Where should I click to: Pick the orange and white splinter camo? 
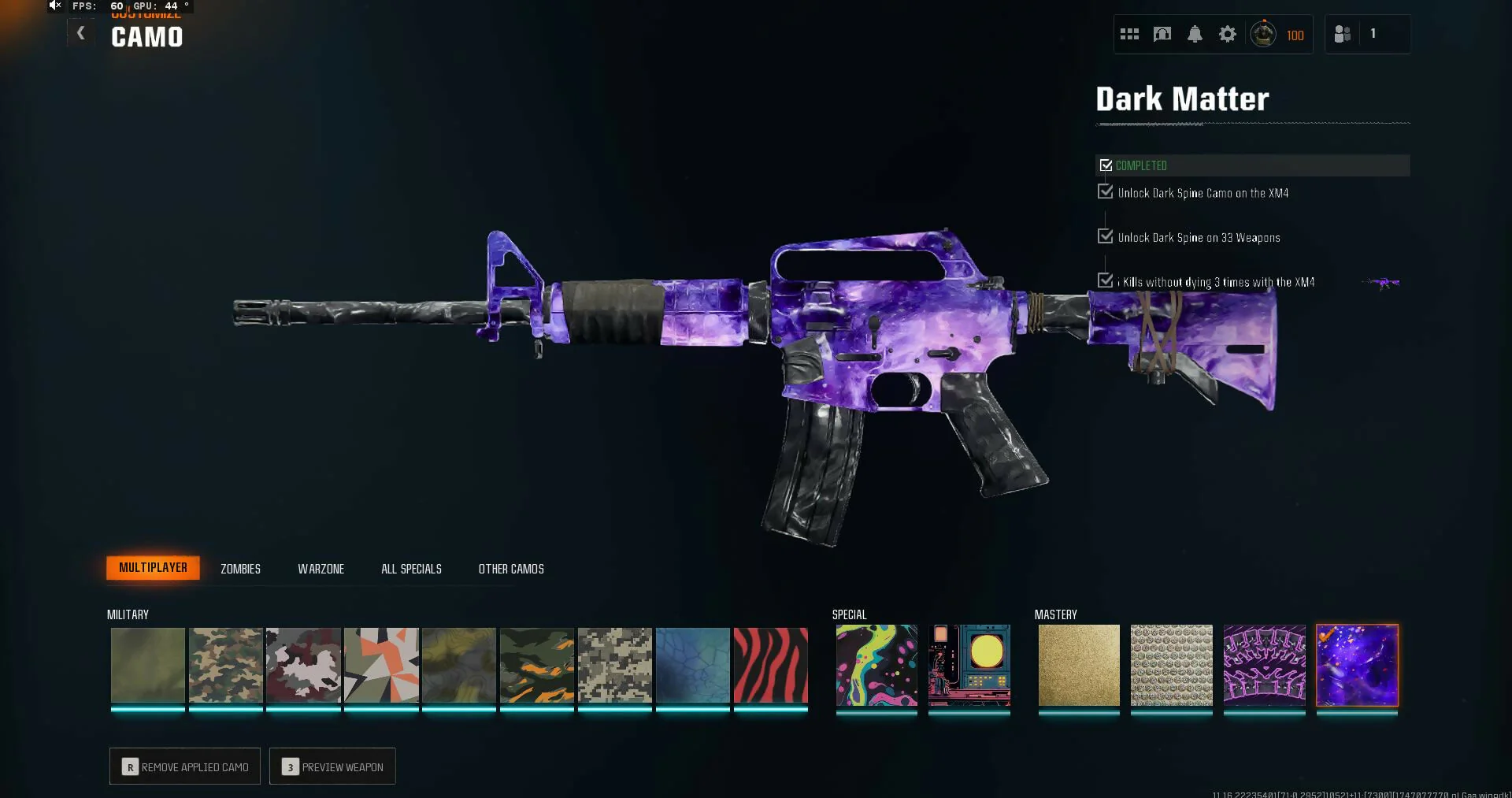(x=381, y=666)
